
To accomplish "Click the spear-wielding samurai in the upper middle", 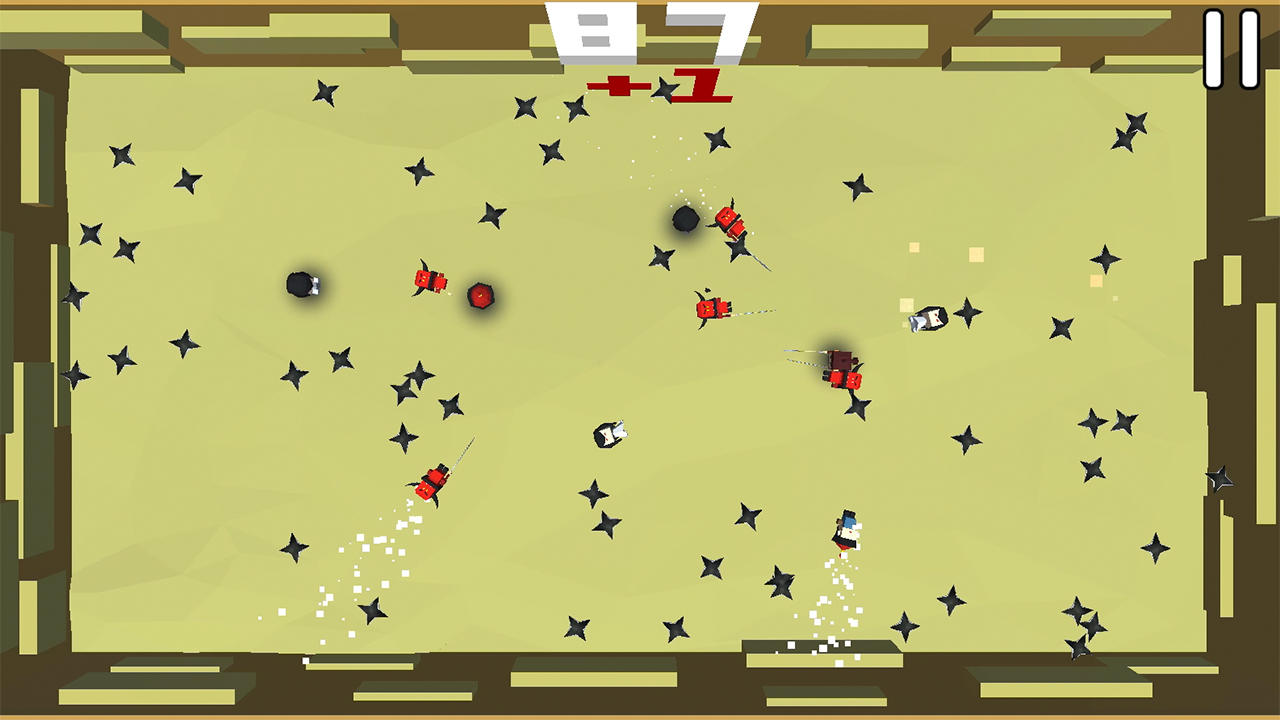I will [710, 308].
